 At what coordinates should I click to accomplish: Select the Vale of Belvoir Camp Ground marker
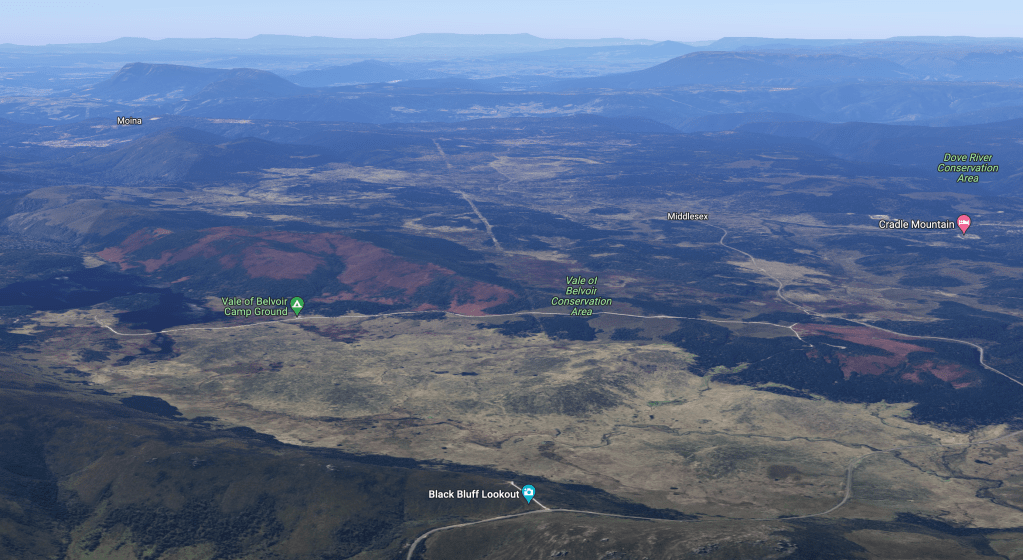coord(297,304)
